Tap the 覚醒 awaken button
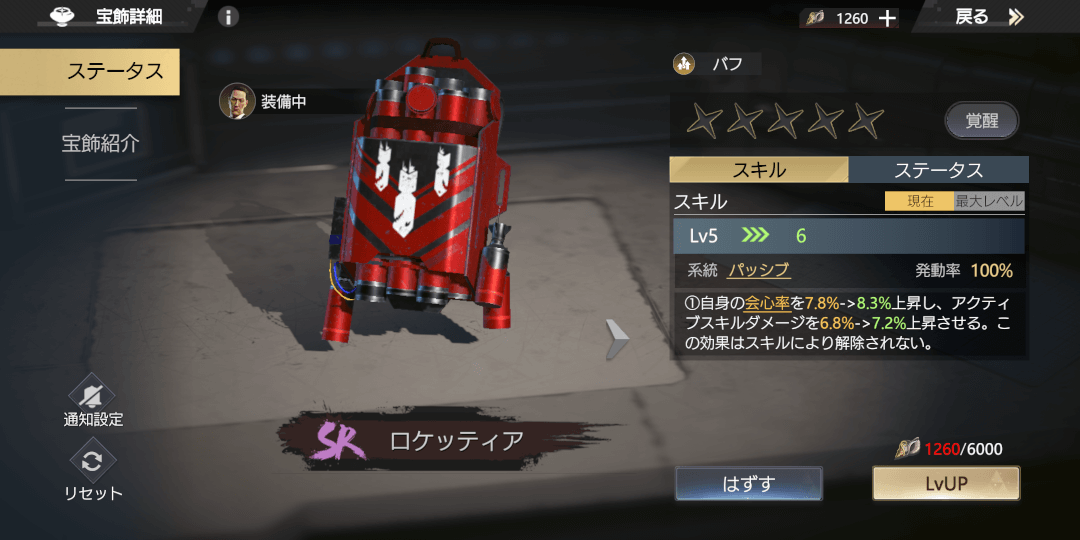Viewport: 1080px width, 540px height. pos(981,121)
